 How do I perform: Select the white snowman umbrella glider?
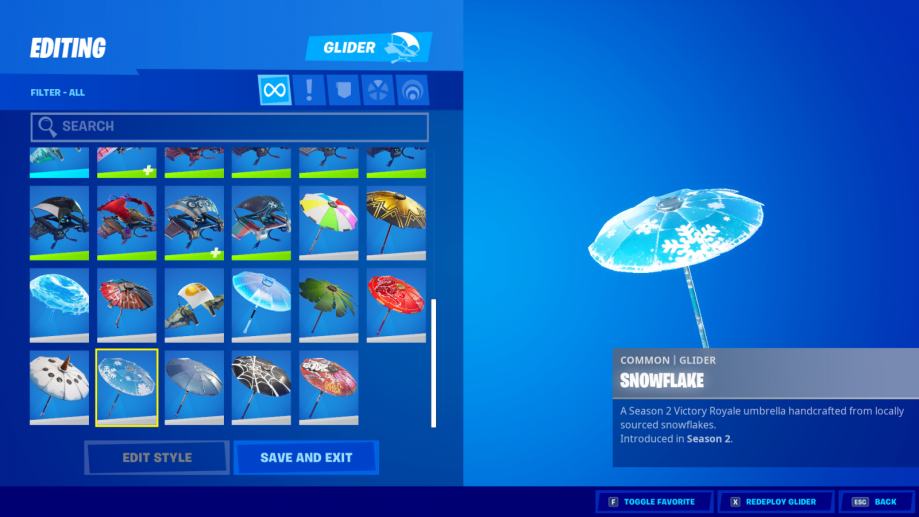coord(59,387)
